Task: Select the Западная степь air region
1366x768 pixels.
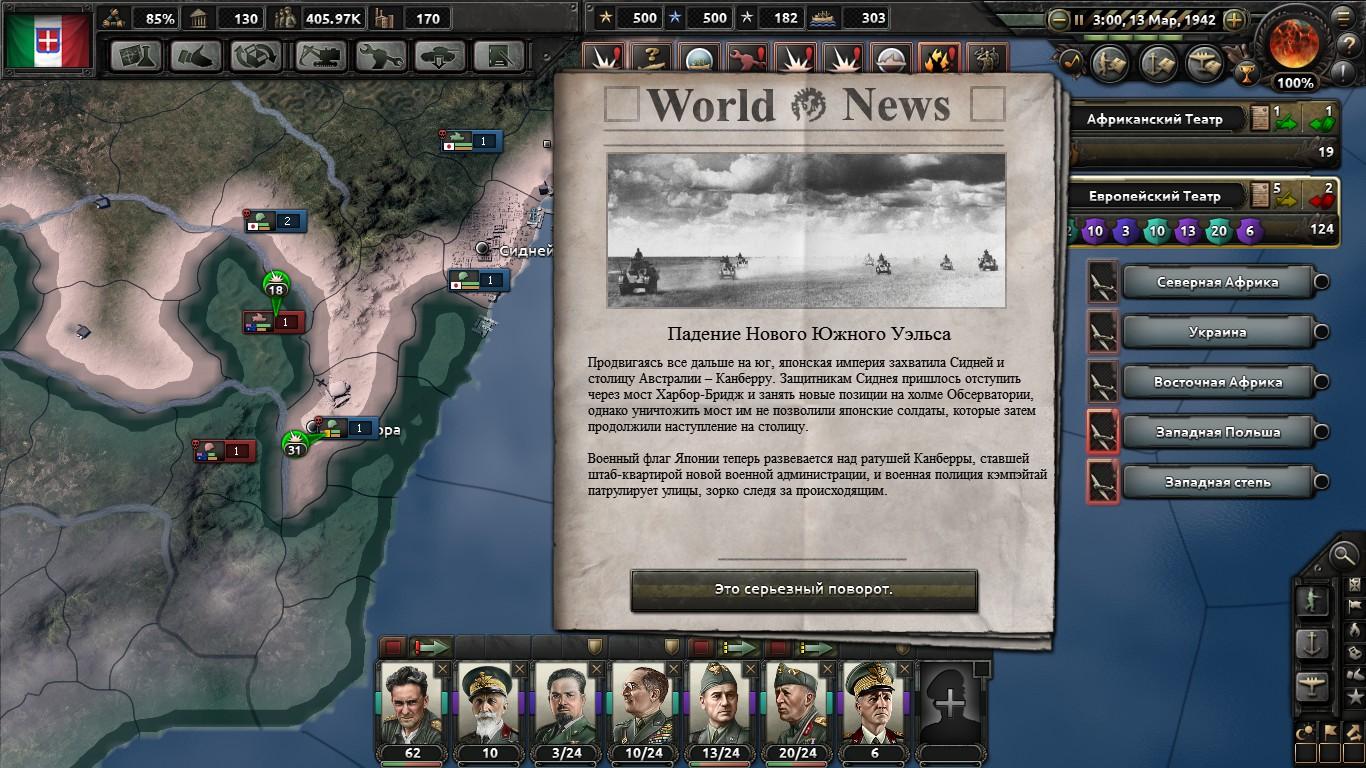Action: (x=1217, y=482)
